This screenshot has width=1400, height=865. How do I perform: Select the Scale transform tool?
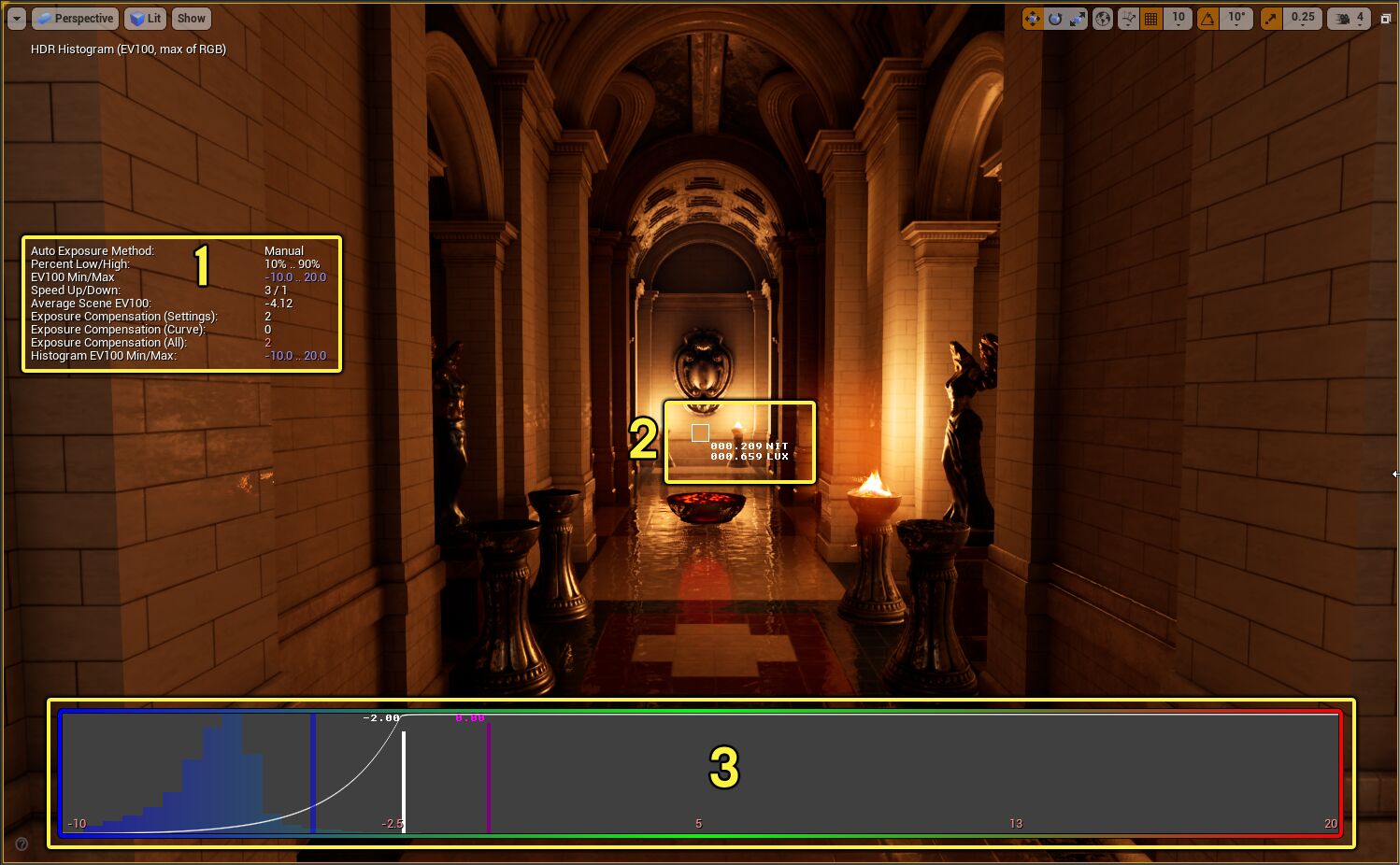pos(1078,18)
